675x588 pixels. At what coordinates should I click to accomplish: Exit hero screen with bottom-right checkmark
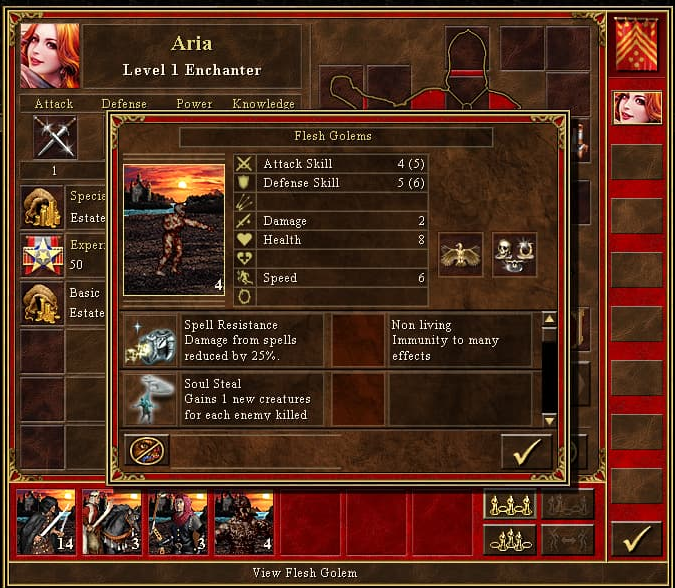pos(636,539)
